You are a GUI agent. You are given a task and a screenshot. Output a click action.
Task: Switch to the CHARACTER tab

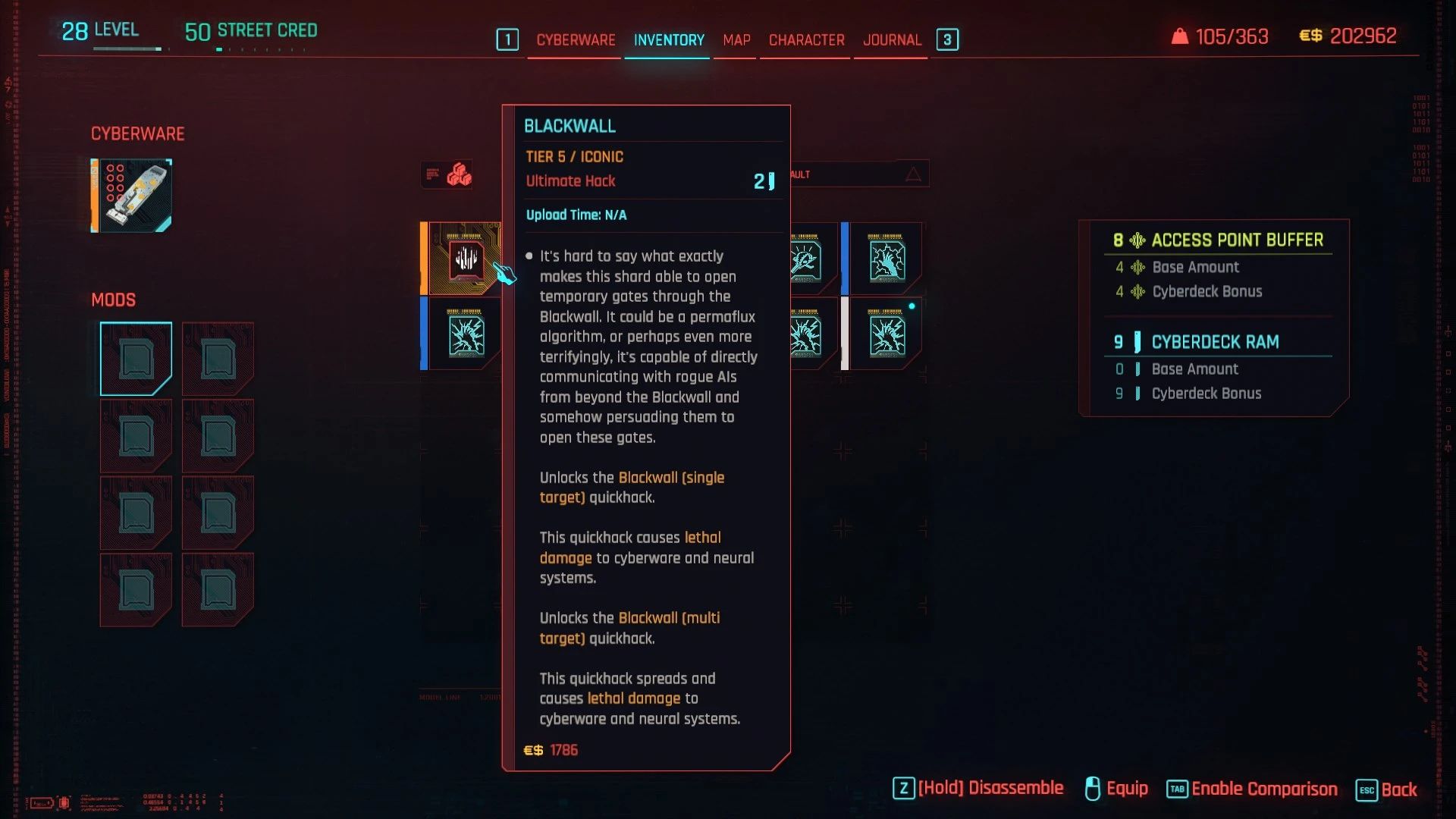[805, 40]
